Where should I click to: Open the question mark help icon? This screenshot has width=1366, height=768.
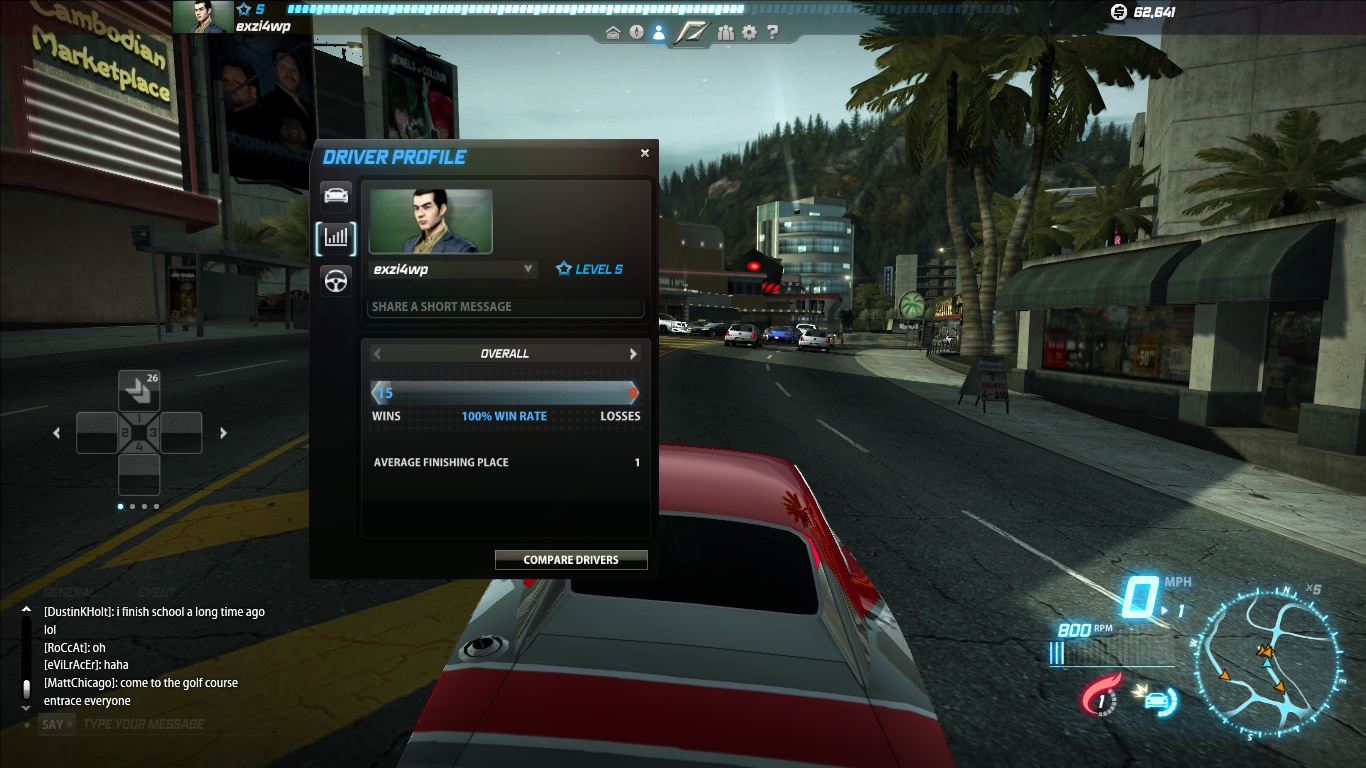coord(772,33)
